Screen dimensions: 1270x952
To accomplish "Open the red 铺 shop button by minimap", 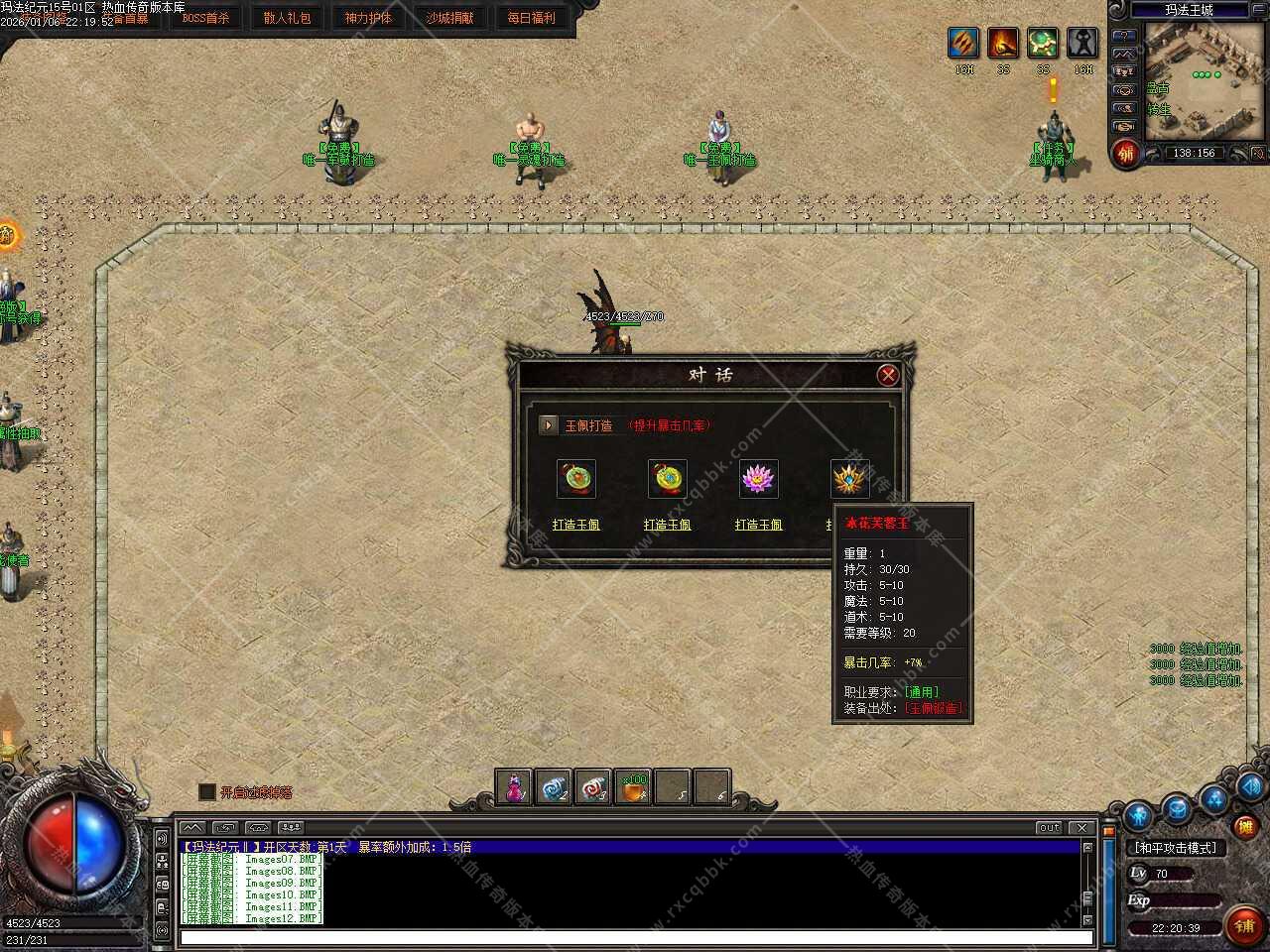I will point(1126,154).
